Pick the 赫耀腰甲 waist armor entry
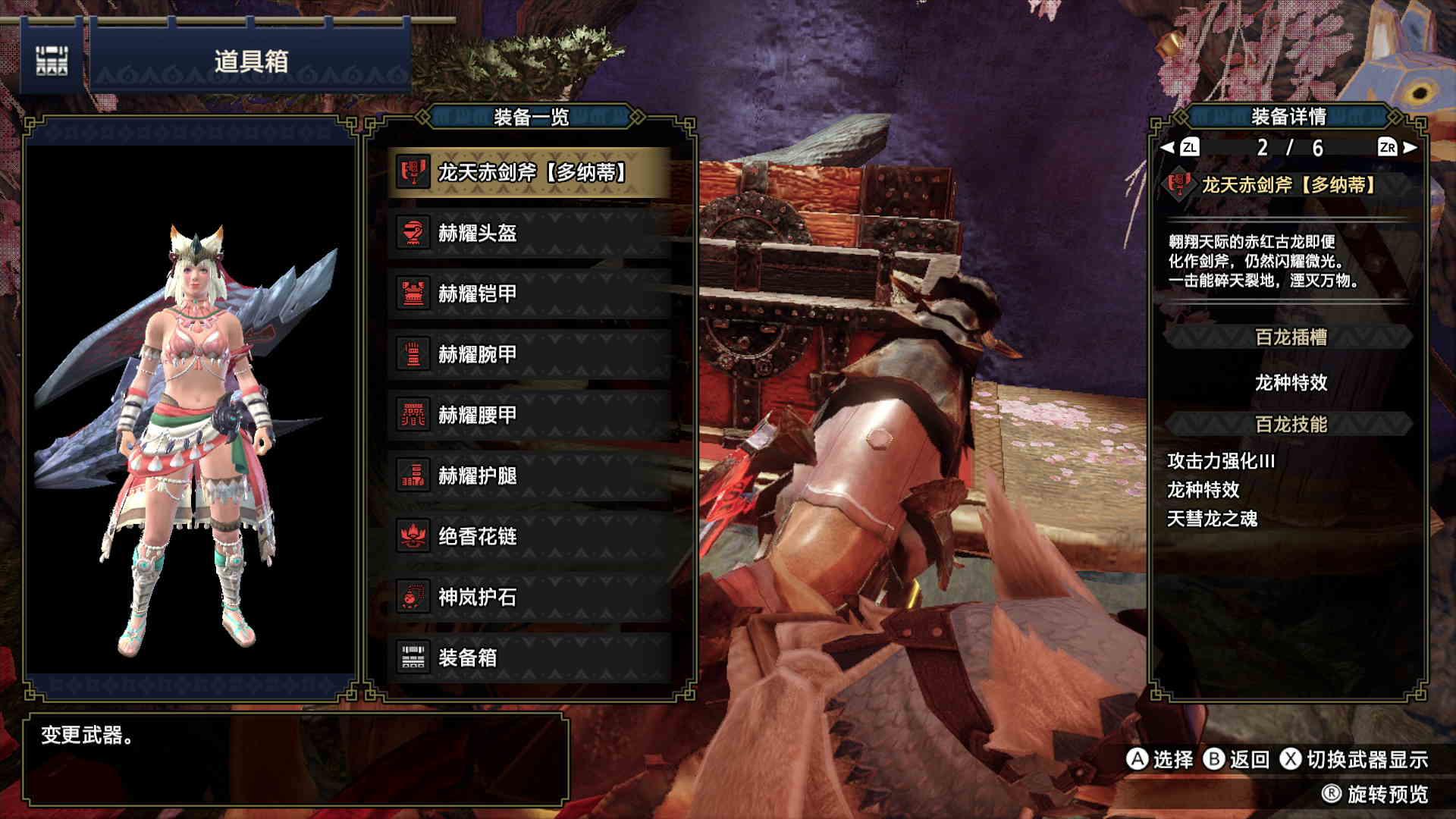The image size is (1456, 819). 529,416
